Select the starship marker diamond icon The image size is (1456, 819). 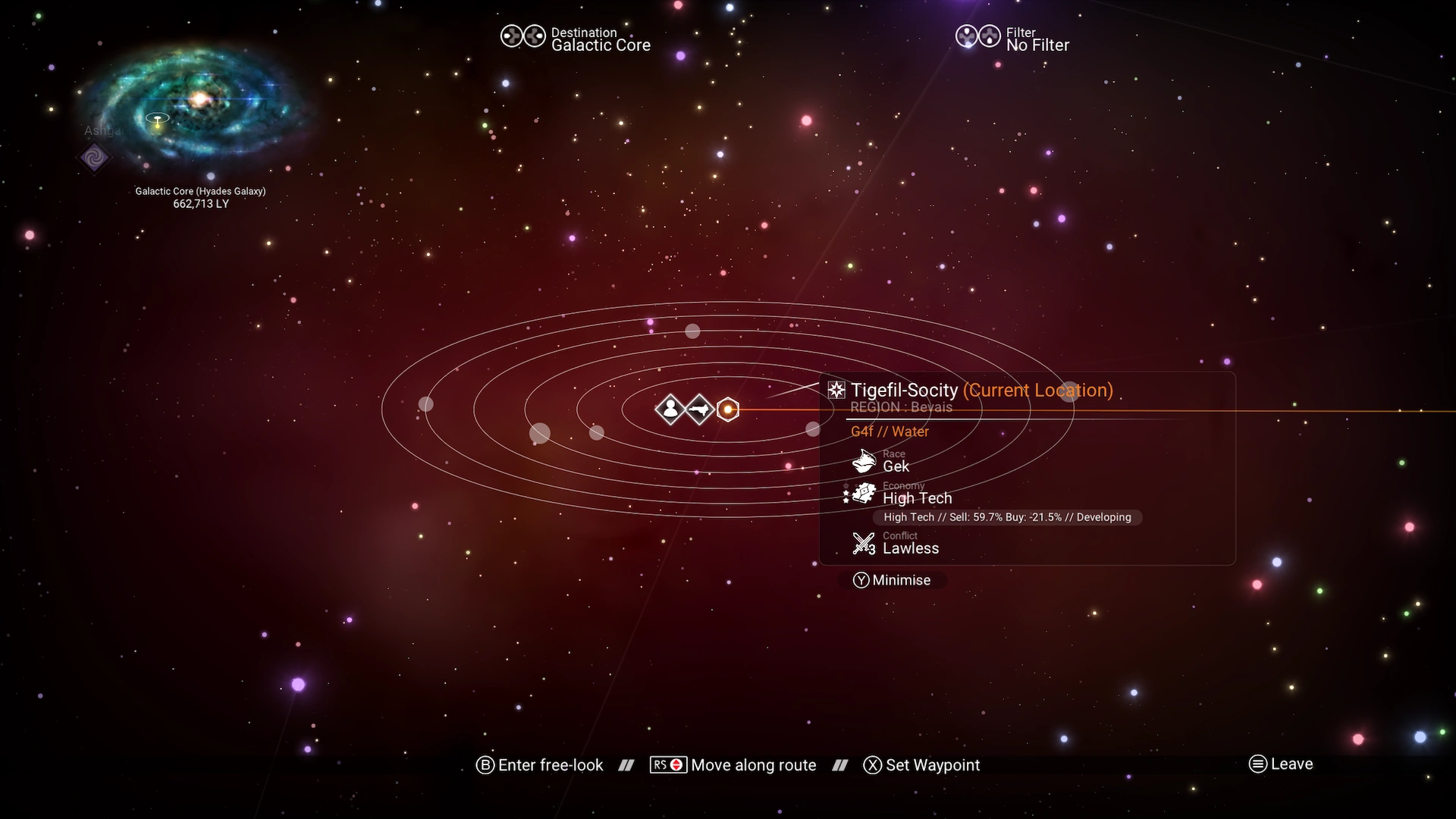(x=699, y=409)
